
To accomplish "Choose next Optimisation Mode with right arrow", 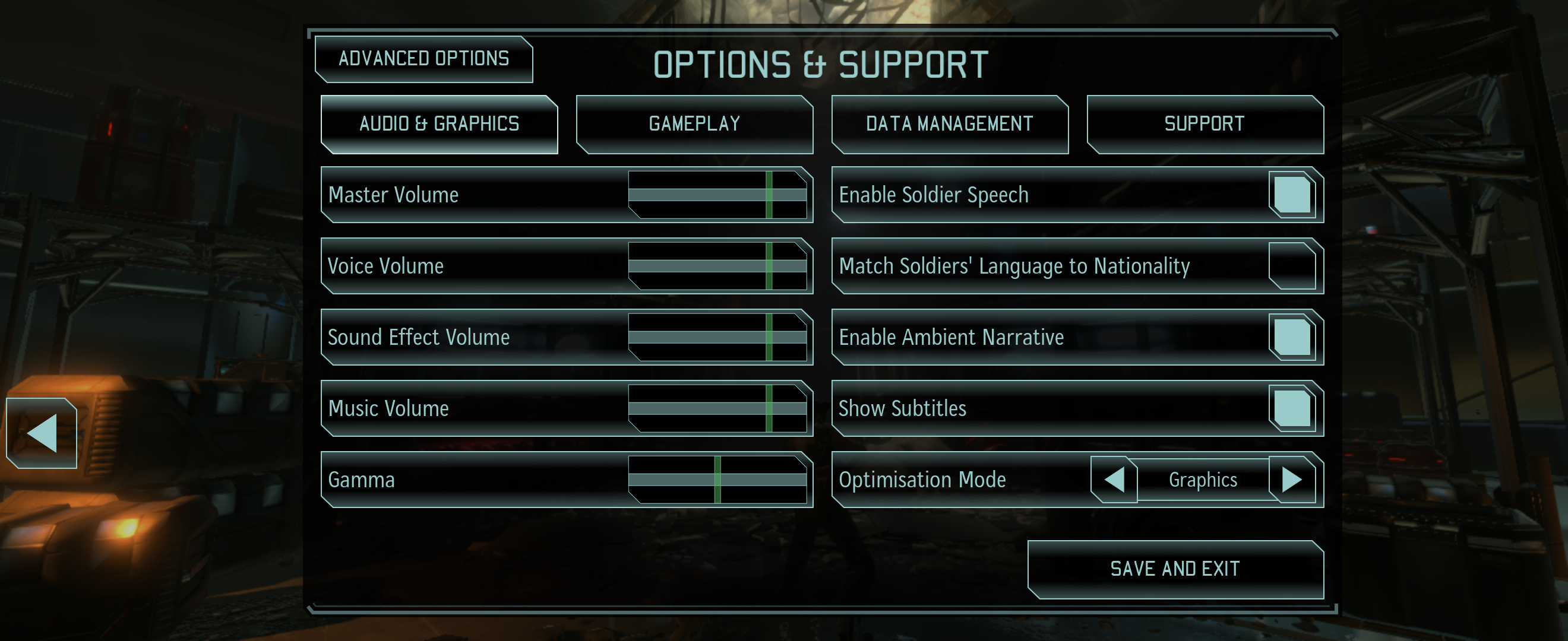I will coord(1292,479).
